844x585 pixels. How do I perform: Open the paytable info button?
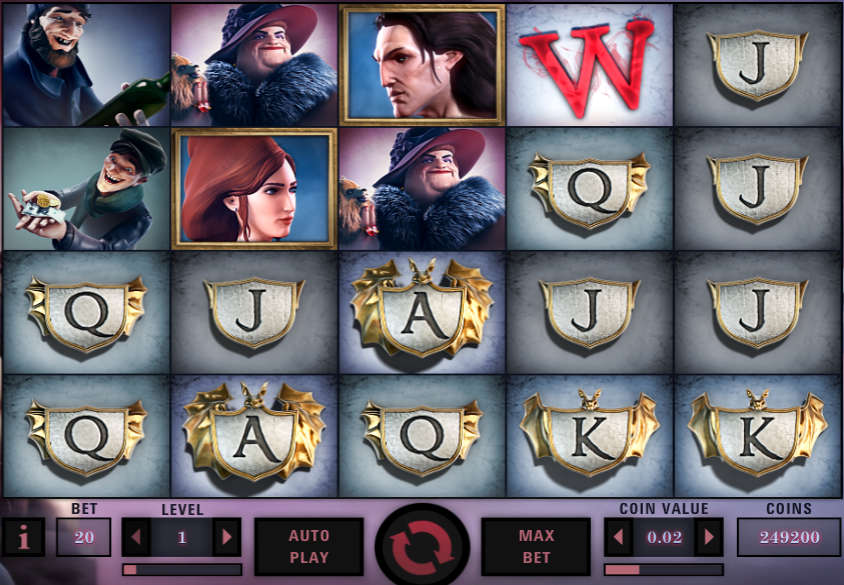tap(24, 538)
